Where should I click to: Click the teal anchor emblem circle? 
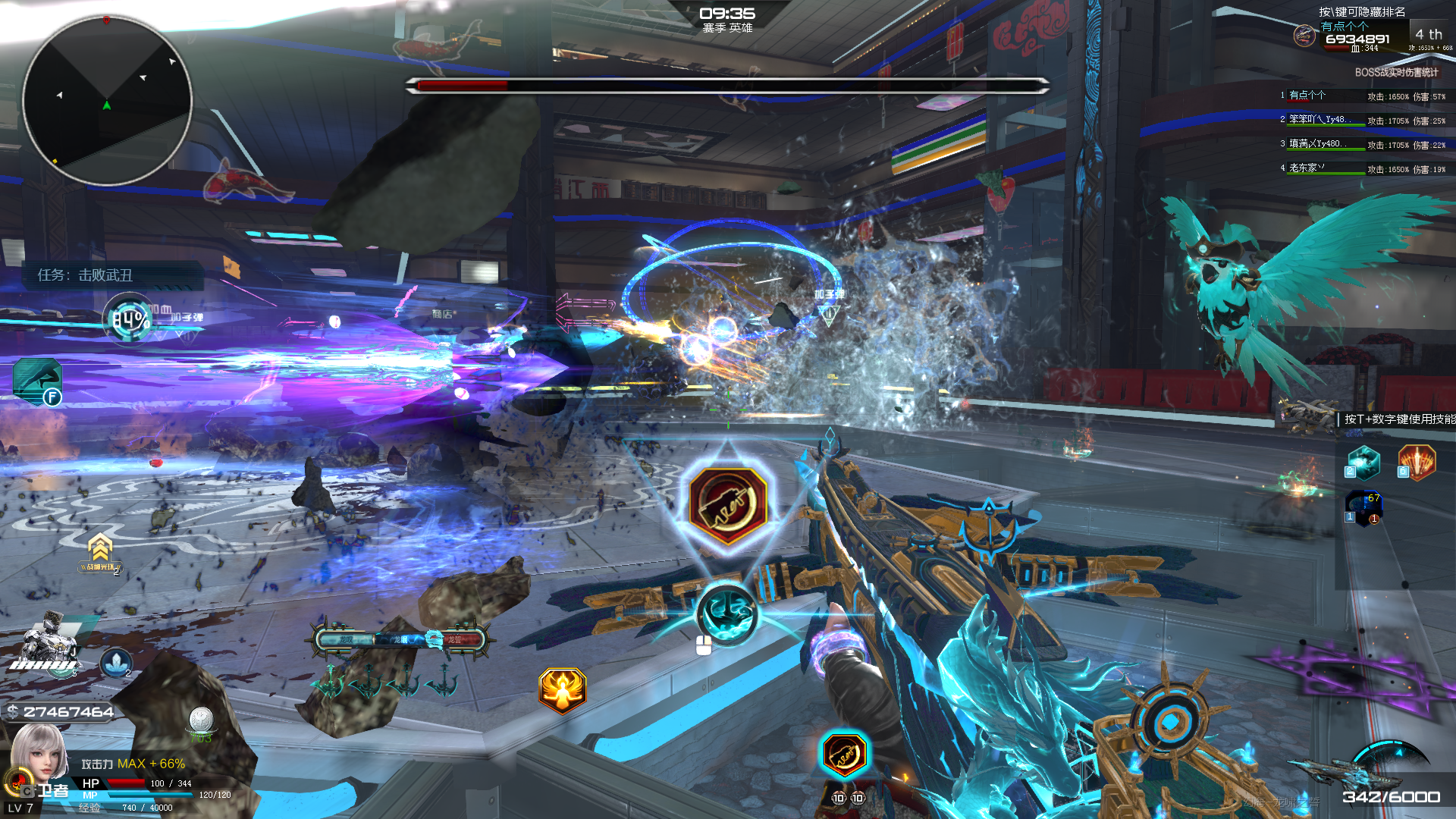click(726, 613)
